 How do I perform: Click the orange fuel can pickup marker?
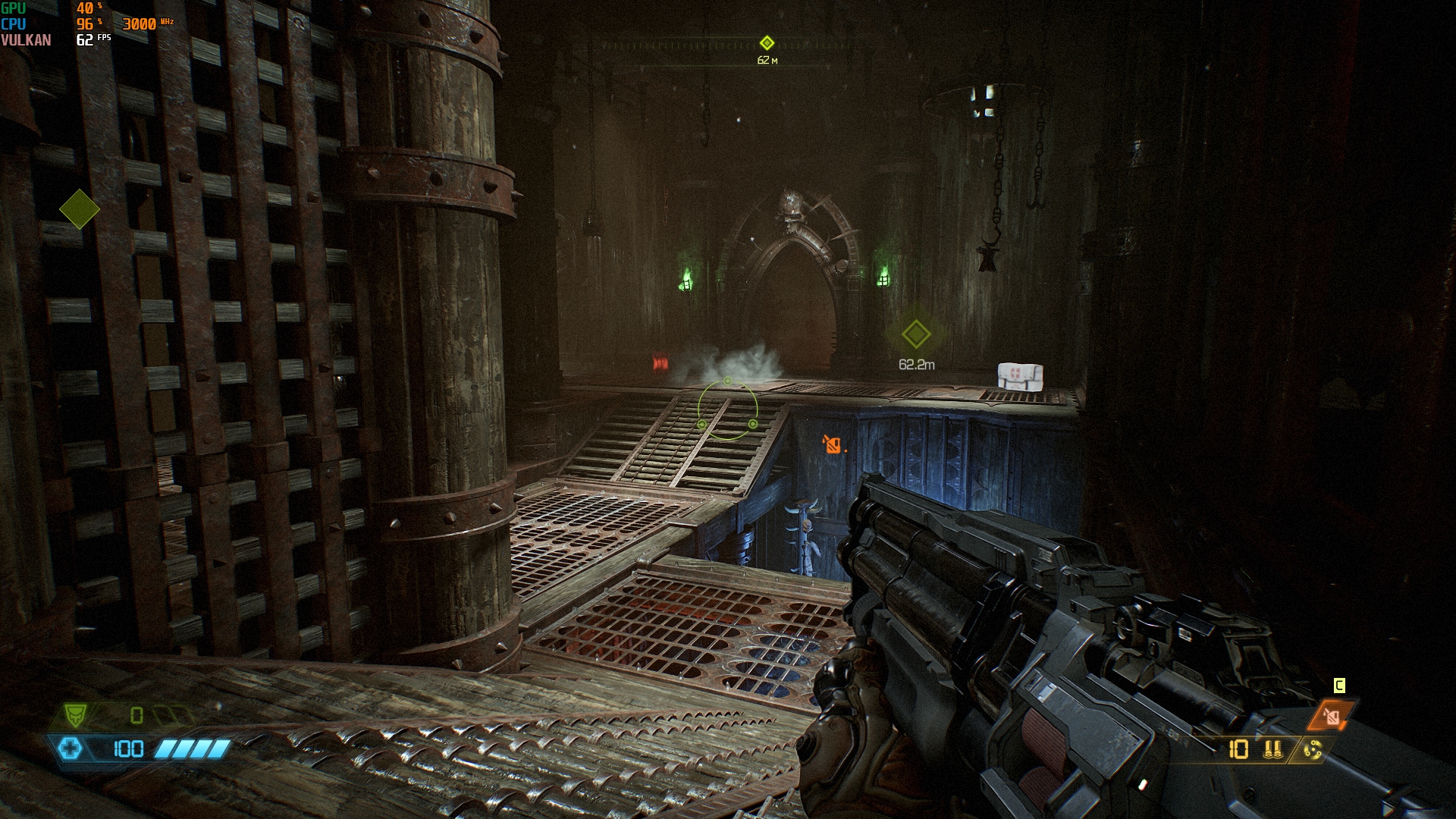(x=833, y=444)
